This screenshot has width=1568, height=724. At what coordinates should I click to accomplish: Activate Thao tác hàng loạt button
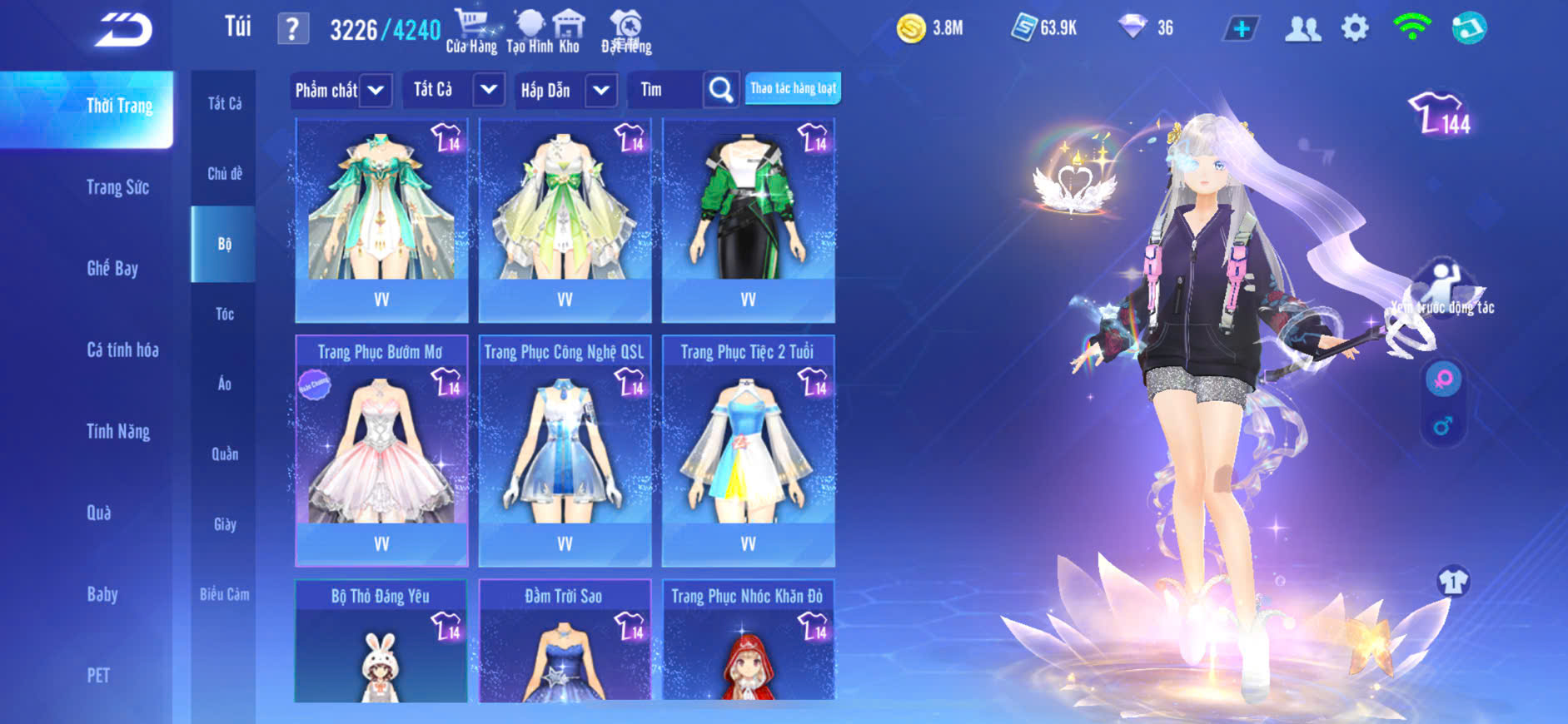(793, 88)
